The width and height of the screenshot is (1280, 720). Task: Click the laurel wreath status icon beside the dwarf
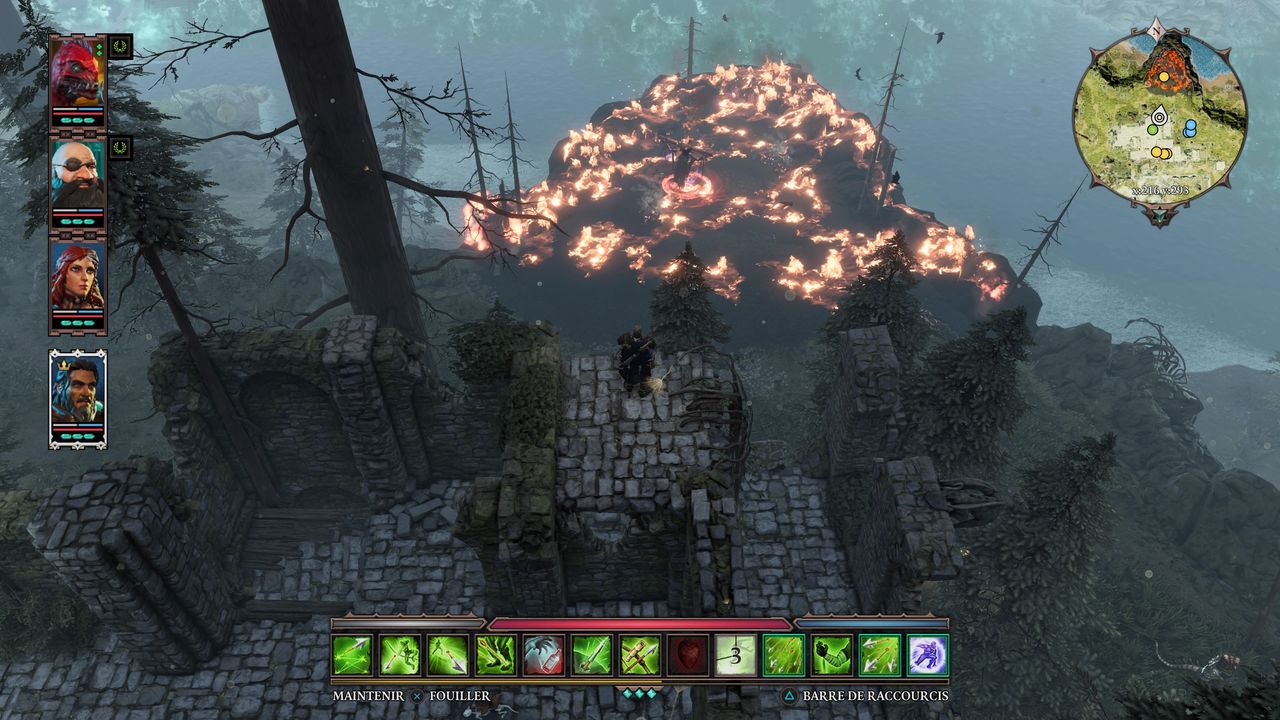tap(121, 147)
